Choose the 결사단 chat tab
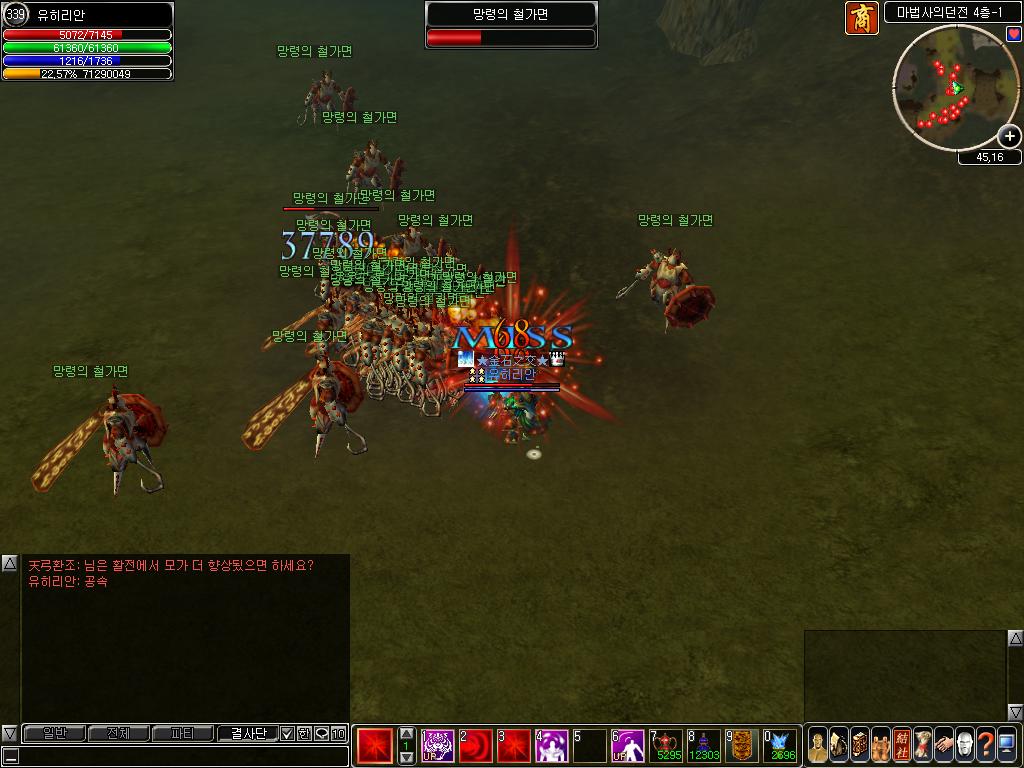The image size is (1024, 768). [x=247, y=734]
